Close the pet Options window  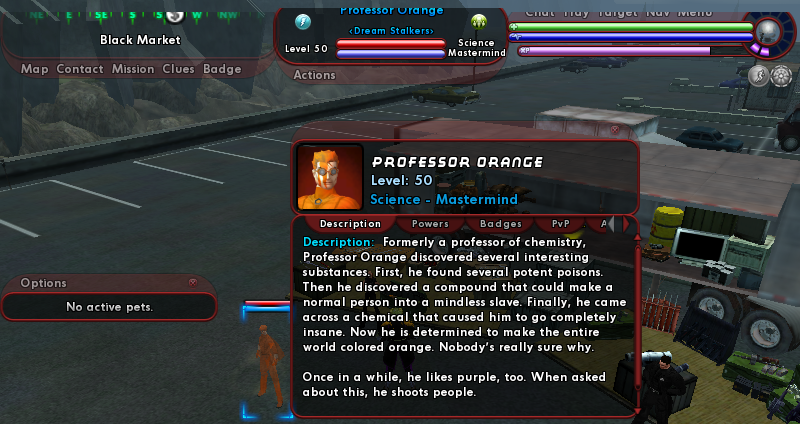(x=193, y=283)
